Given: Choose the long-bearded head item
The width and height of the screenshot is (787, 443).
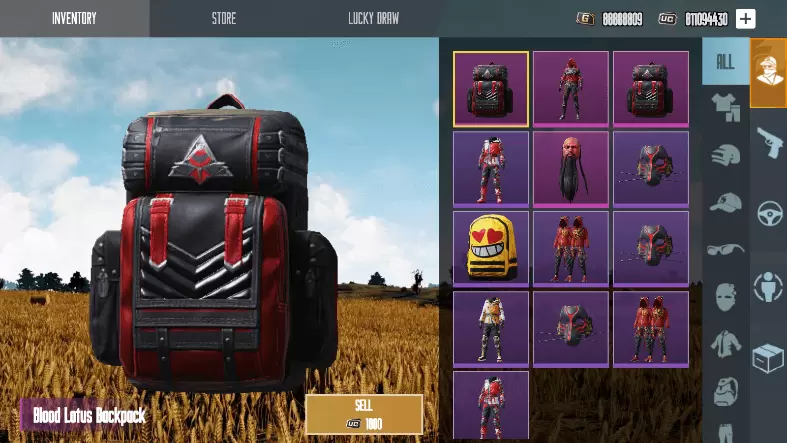Looking at the screenshot, I should (x=571, y=168).
